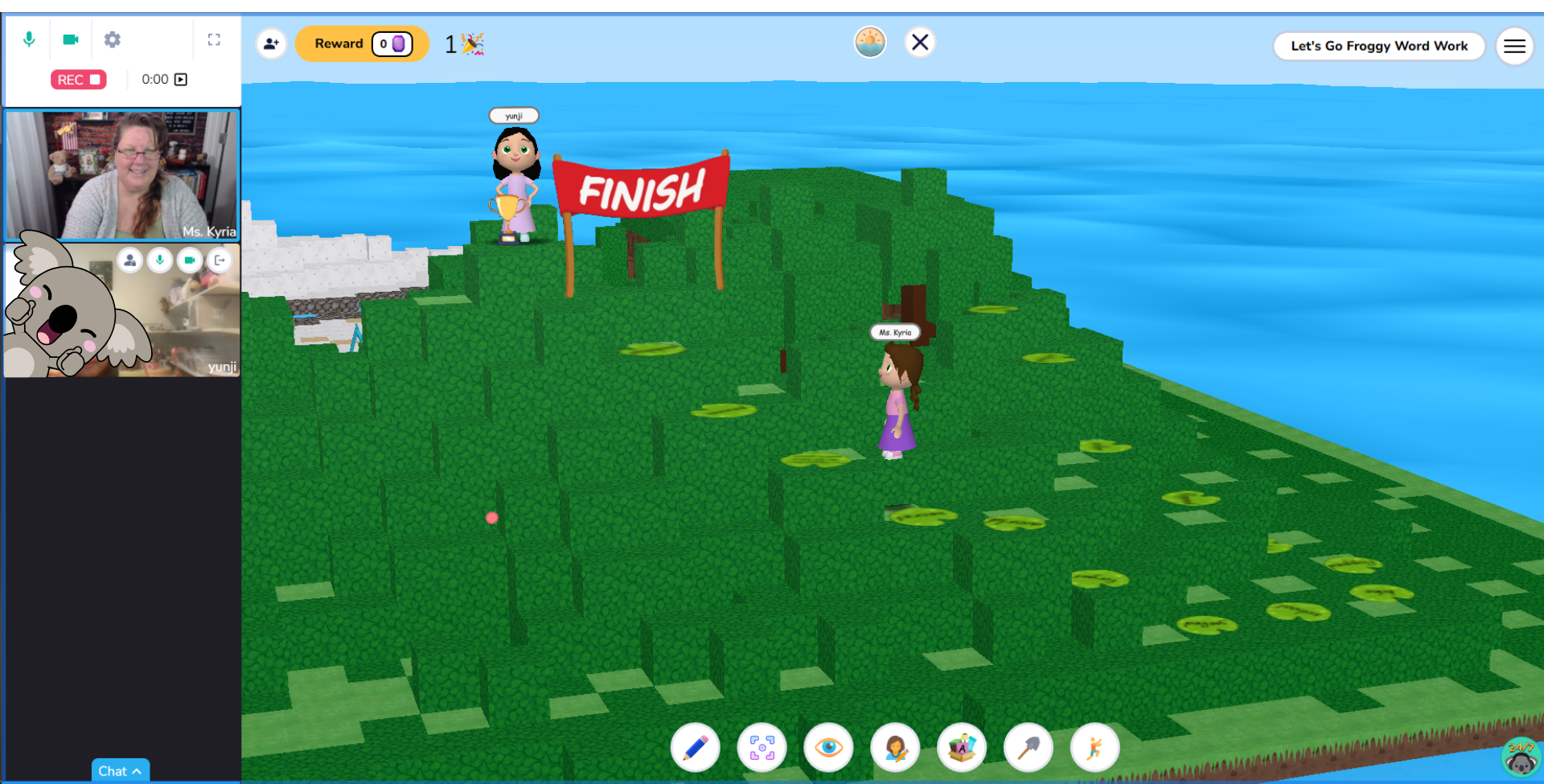This screenshot has height=784, width=1544.
Task: Open the hamburger menu
Action: coord(1514,46)
